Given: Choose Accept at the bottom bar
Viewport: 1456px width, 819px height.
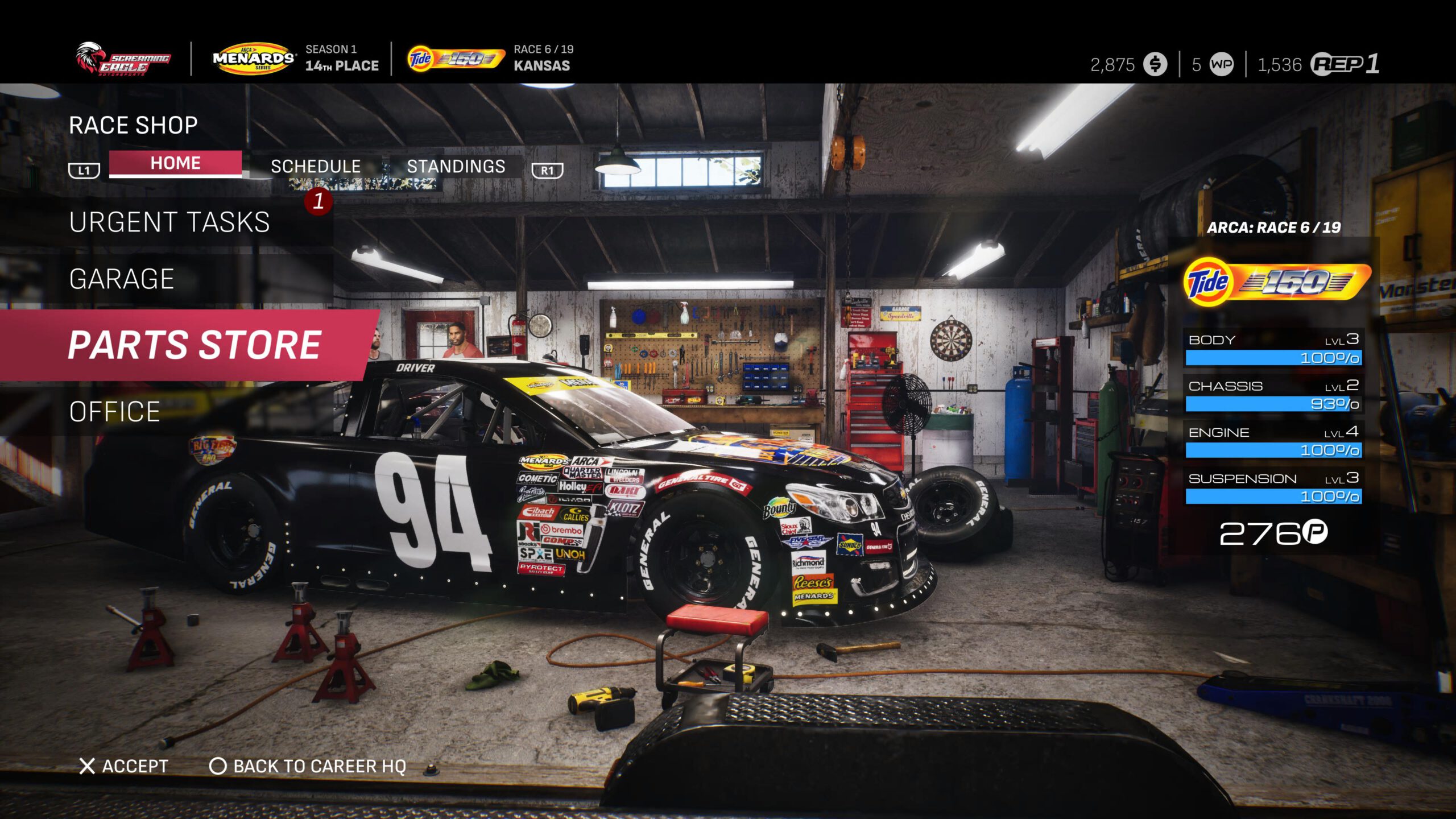Looking at the screenshot, I should tap(123, 766).
